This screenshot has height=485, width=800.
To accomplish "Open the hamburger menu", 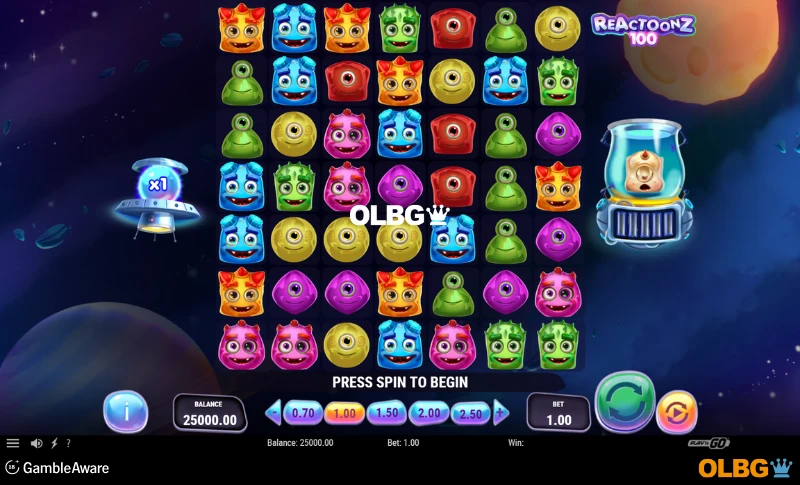I will click(x=13, y=443).
